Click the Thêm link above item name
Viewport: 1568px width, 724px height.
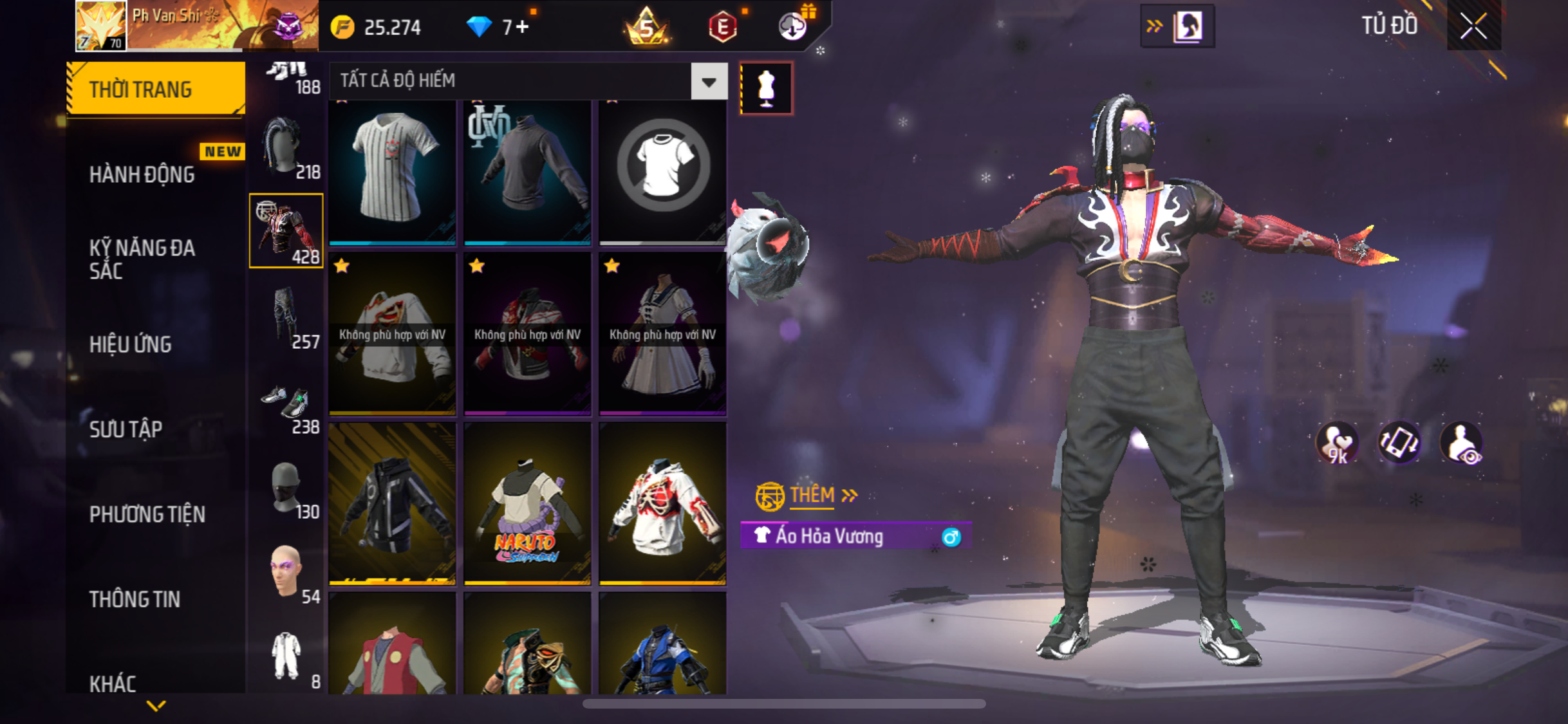coord(812,495)
